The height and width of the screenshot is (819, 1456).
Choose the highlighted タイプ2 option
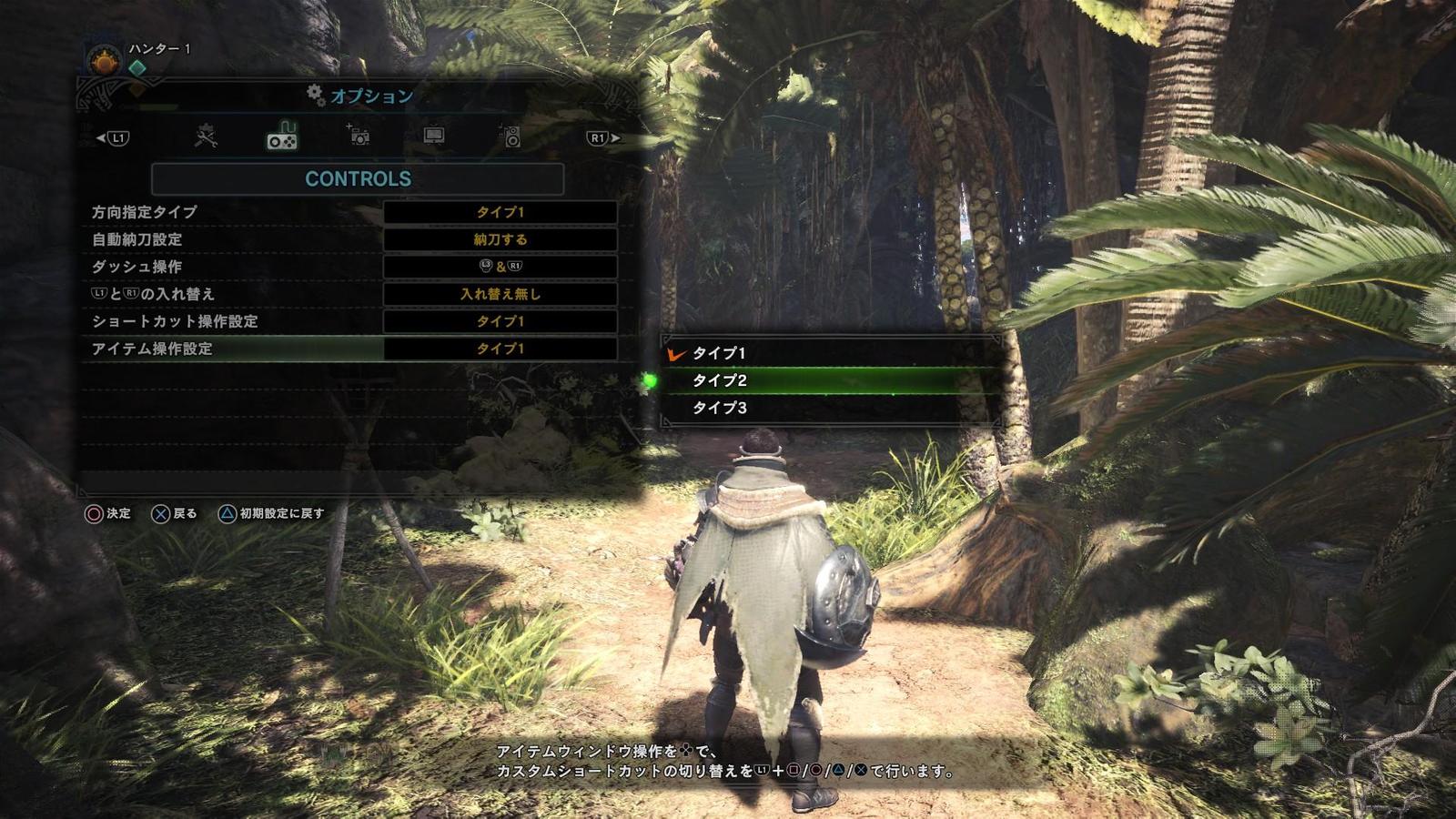[719, 380]
